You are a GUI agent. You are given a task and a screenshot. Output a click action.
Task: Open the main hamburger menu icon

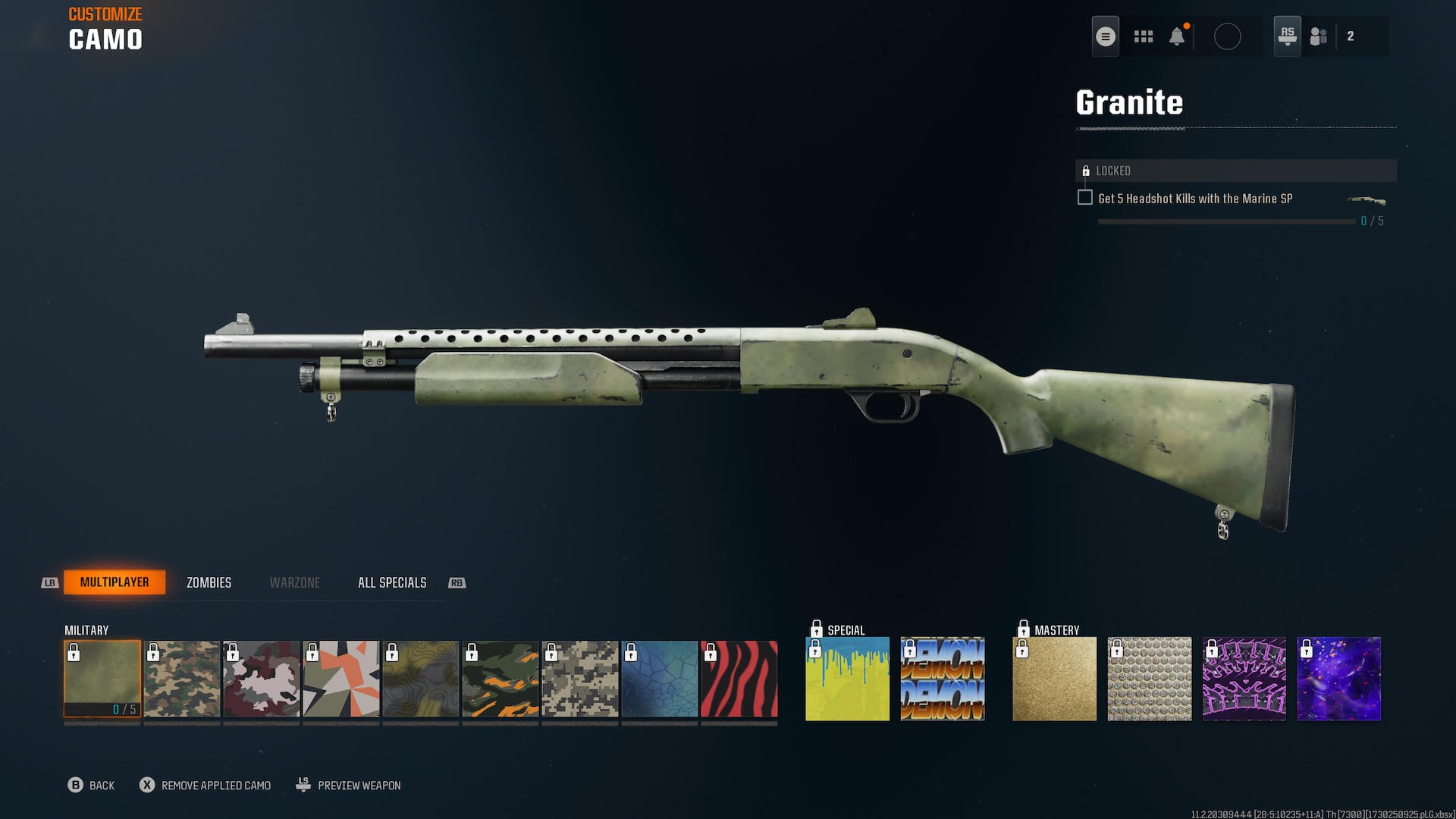point(1105,35)
